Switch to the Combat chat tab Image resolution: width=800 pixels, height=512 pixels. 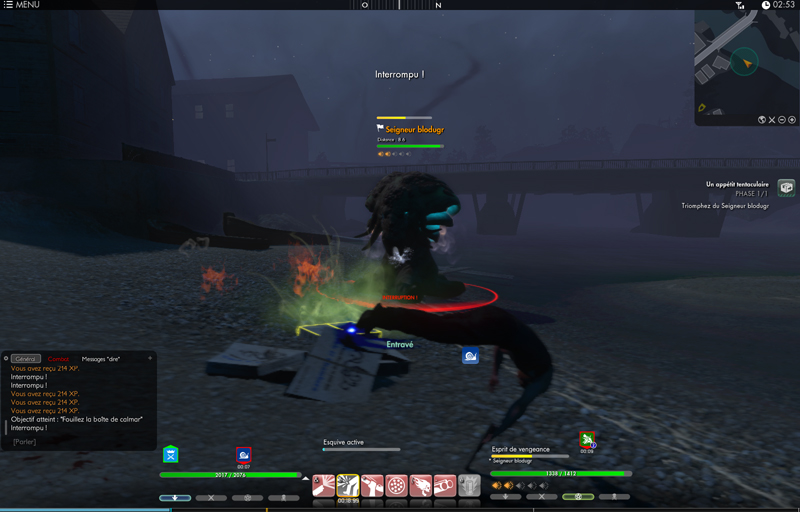click(59, 359)
